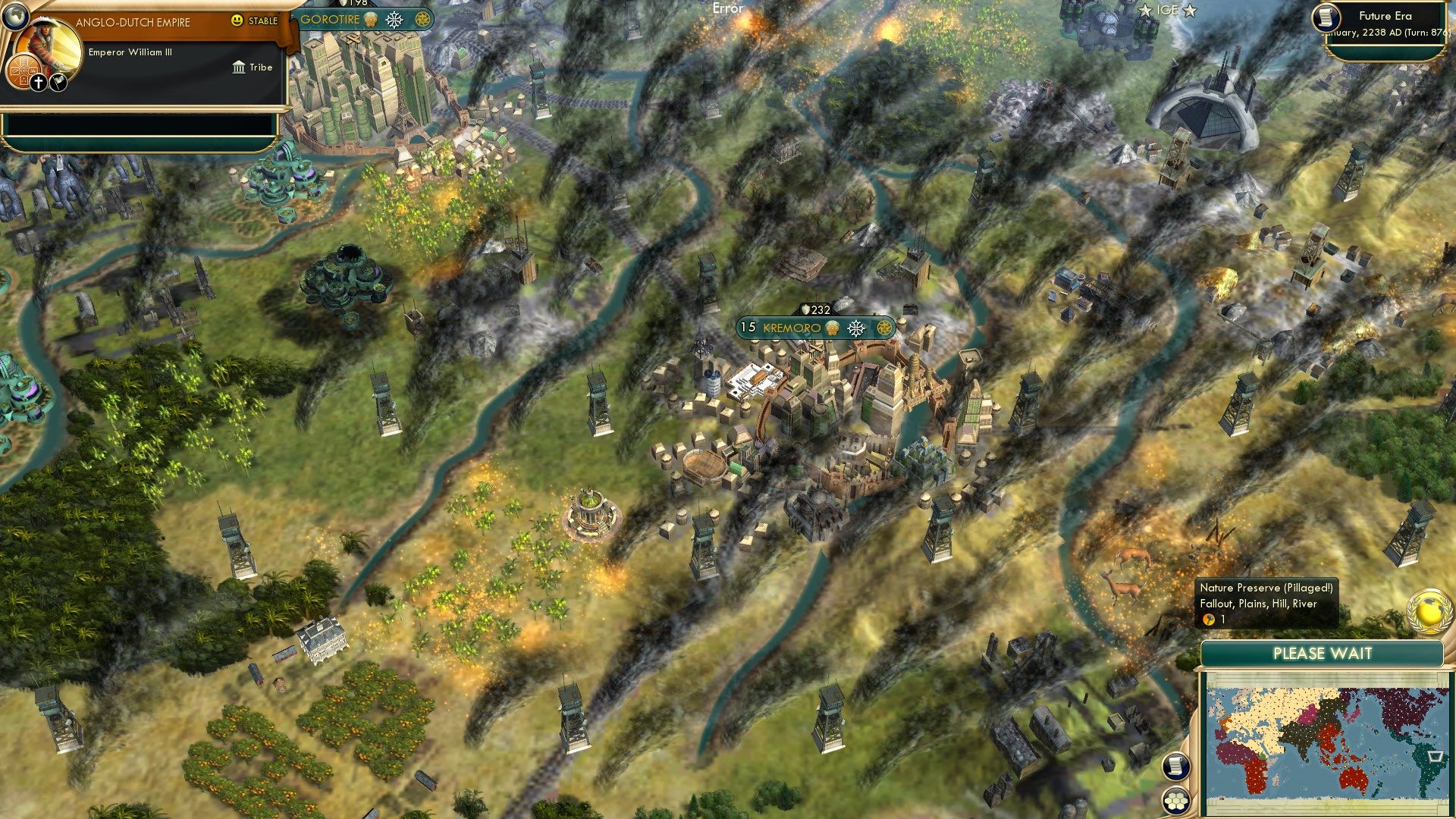
Task: Toggle strategic view with the hex icon
Action: click(x=1177, y=798)
